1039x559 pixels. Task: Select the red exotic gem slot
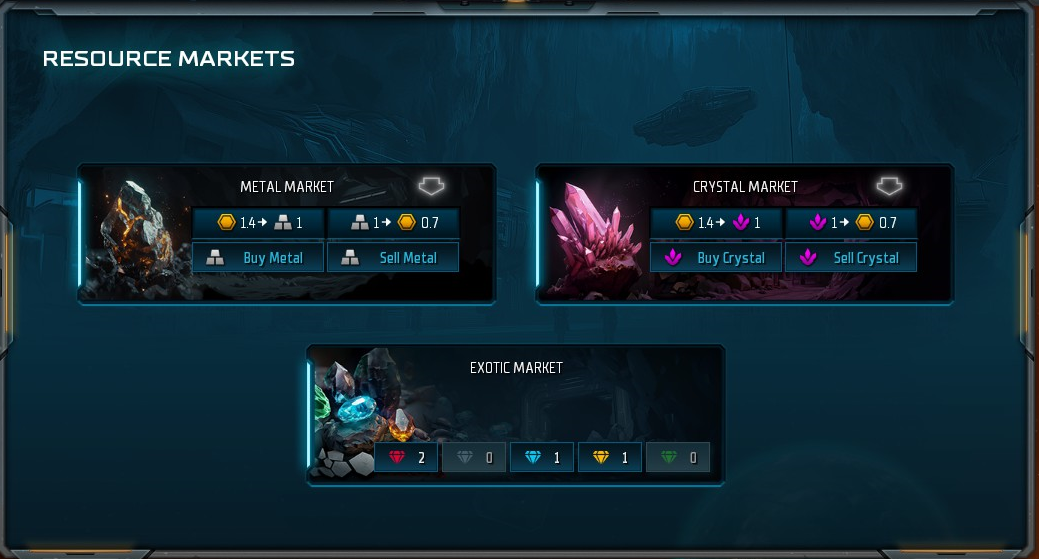tap(406, 458)
